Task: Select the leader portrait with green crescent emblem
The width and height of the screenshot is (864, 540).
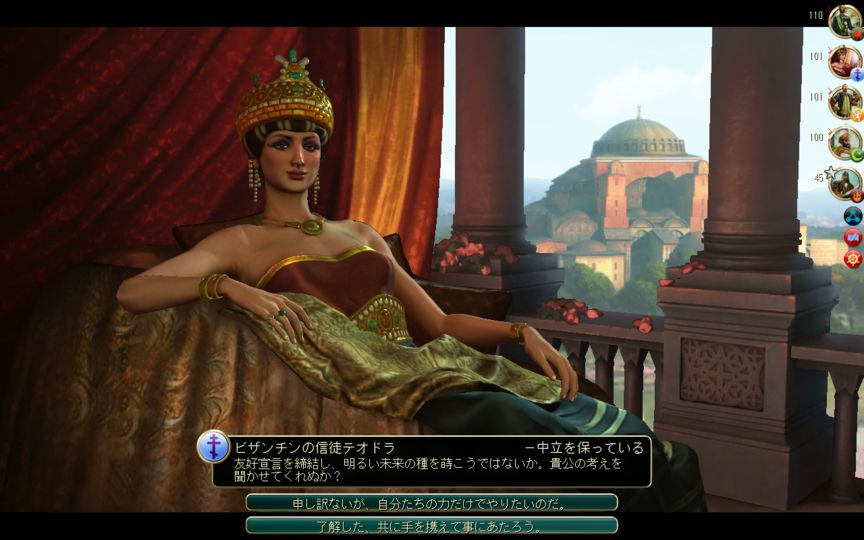Action: (845, 141)
